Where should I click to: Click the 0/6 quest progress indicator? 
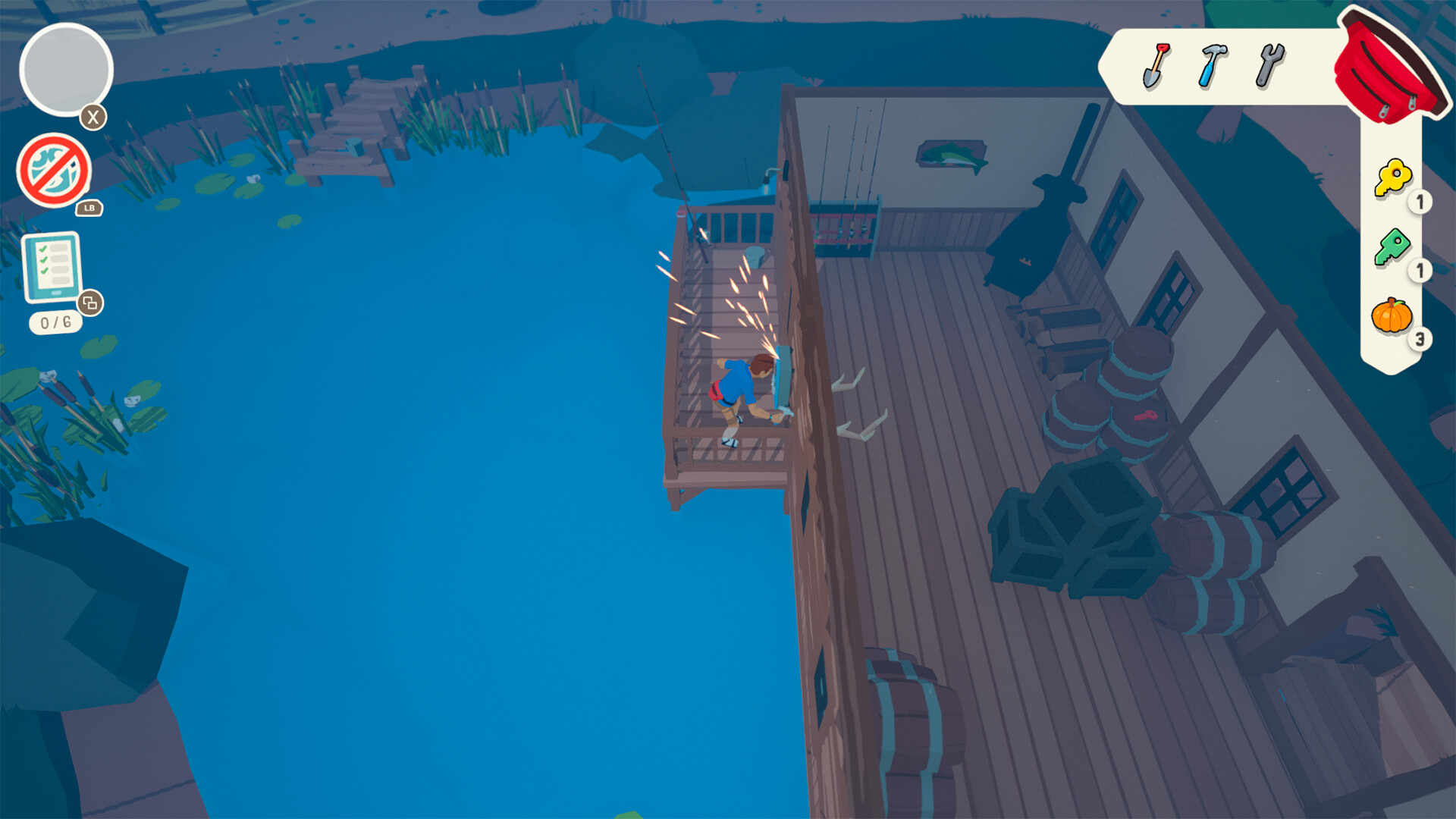55,322
